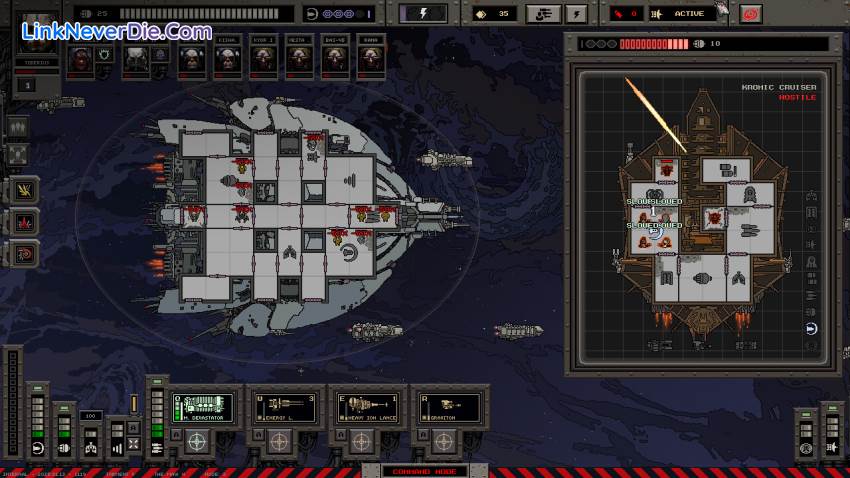The width and height of the screenshot is (850, 478).
Task: Select the M. Devastator weapon slot
Action: tap(205, 406)
